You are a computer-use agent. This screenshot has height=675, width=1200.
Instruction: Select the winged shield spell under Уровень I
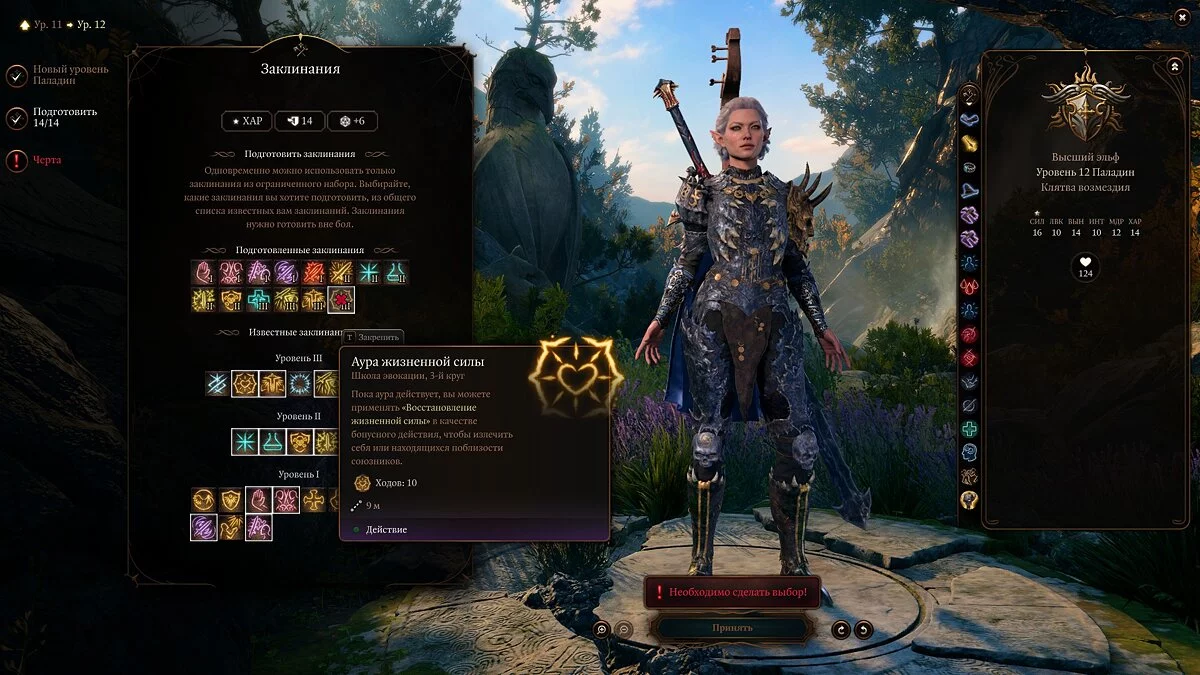(x=231, y=500)
